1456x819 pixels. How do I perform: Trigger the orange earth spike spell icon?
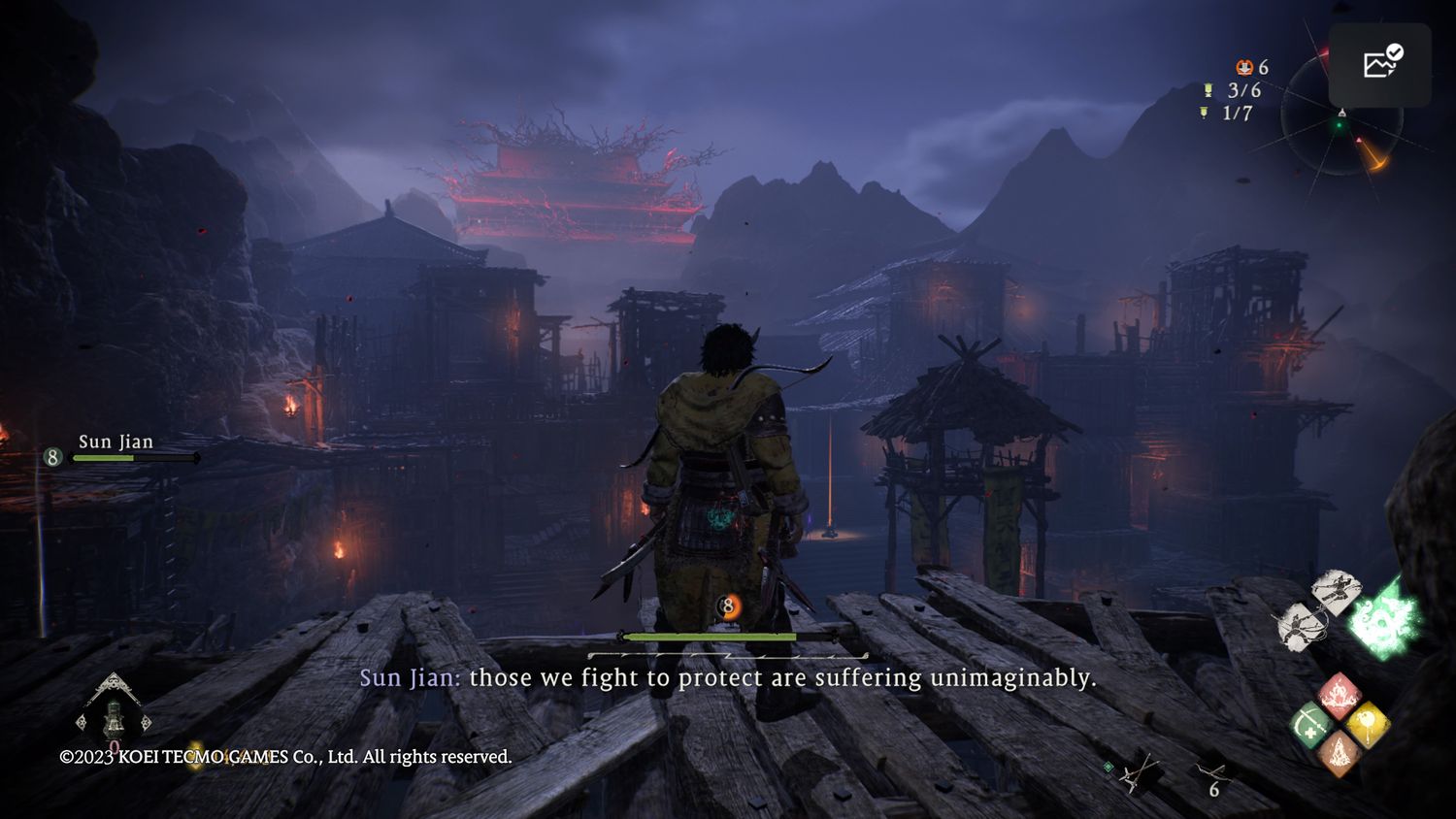tap(1340, 752)
